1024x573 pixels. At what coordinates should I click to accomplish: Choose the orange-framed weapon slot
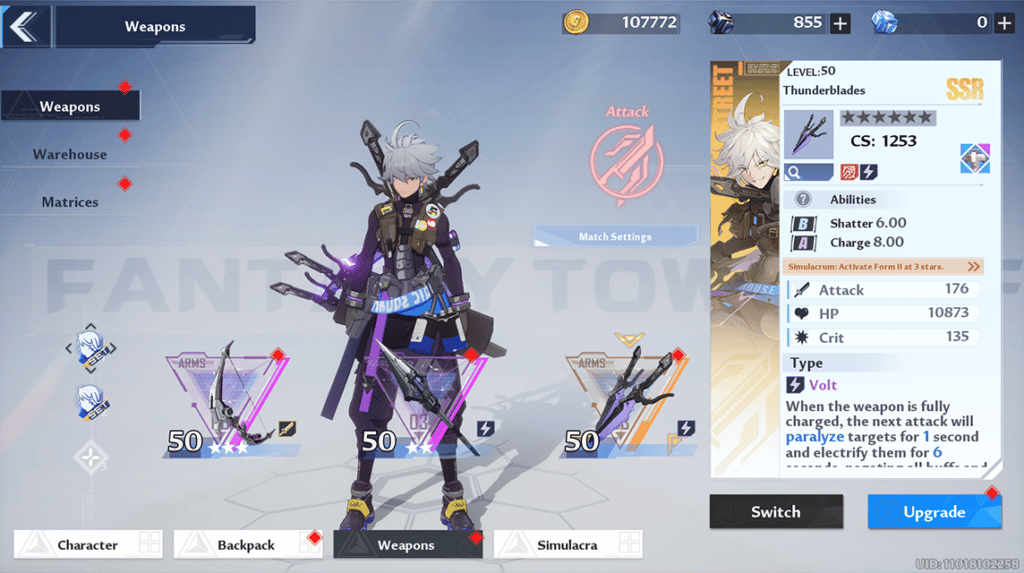point(626,400)
